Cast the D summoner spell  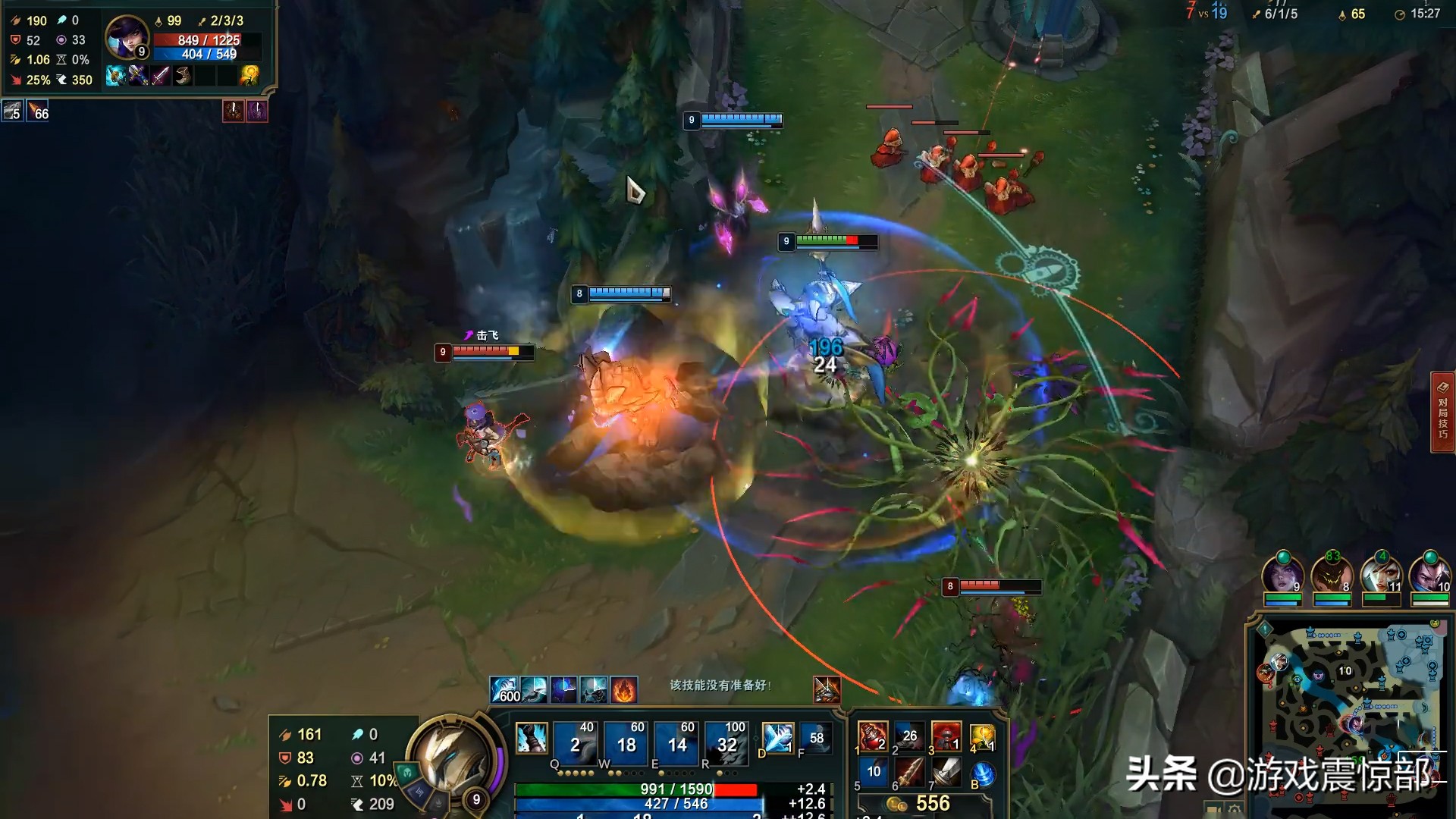(777, 738)
